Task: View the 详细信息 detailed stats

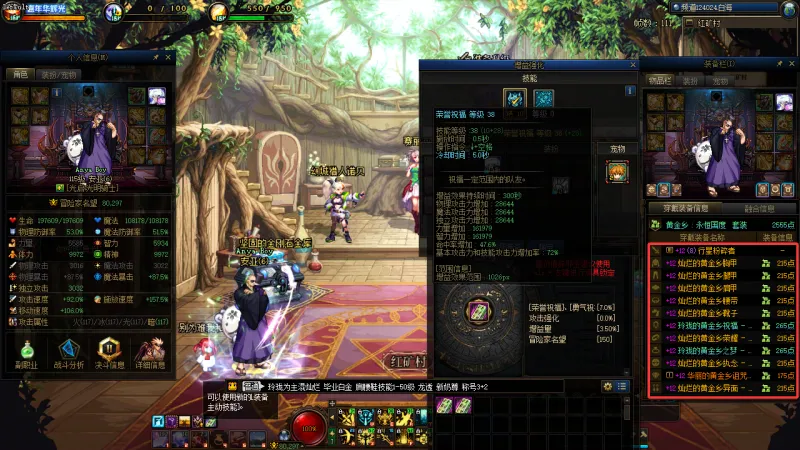Action: tap(152, 354)
